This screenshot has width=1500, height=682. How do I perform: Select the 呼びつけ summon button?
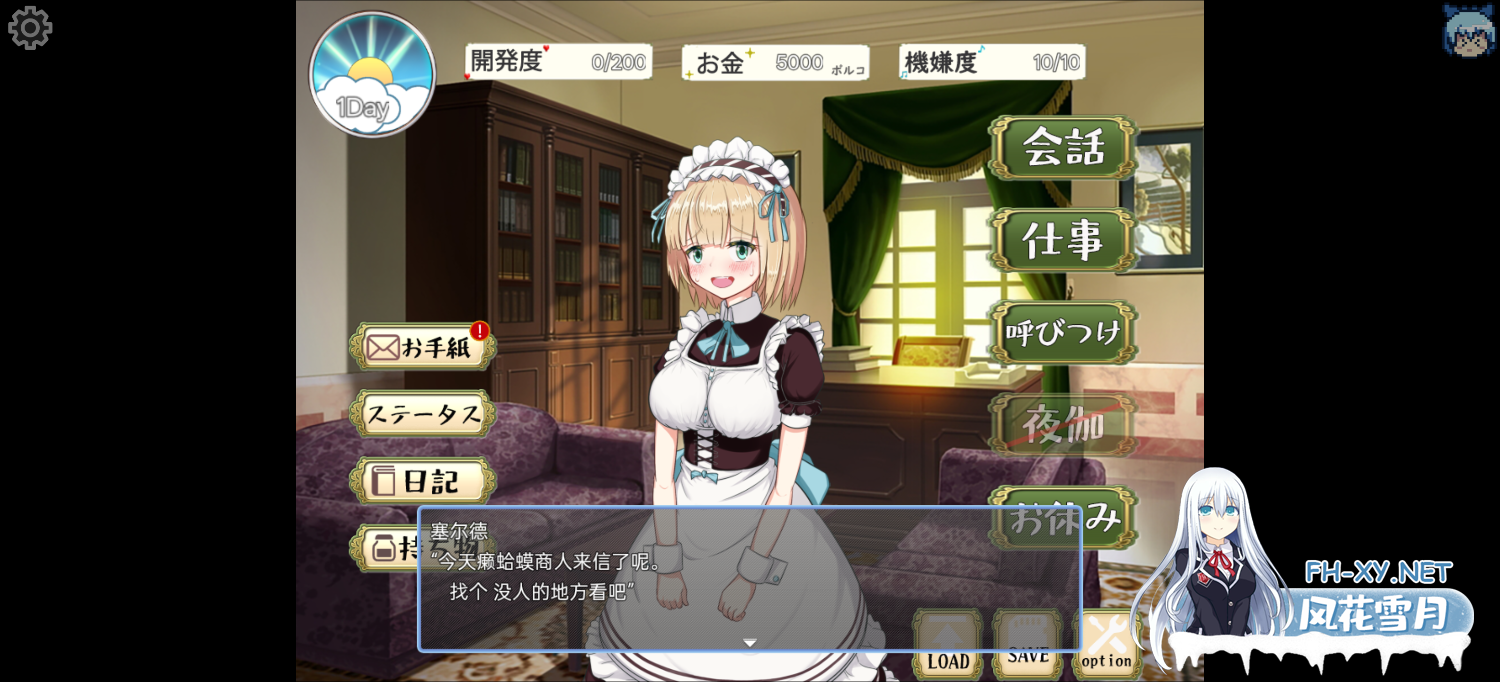[1063, 332]
